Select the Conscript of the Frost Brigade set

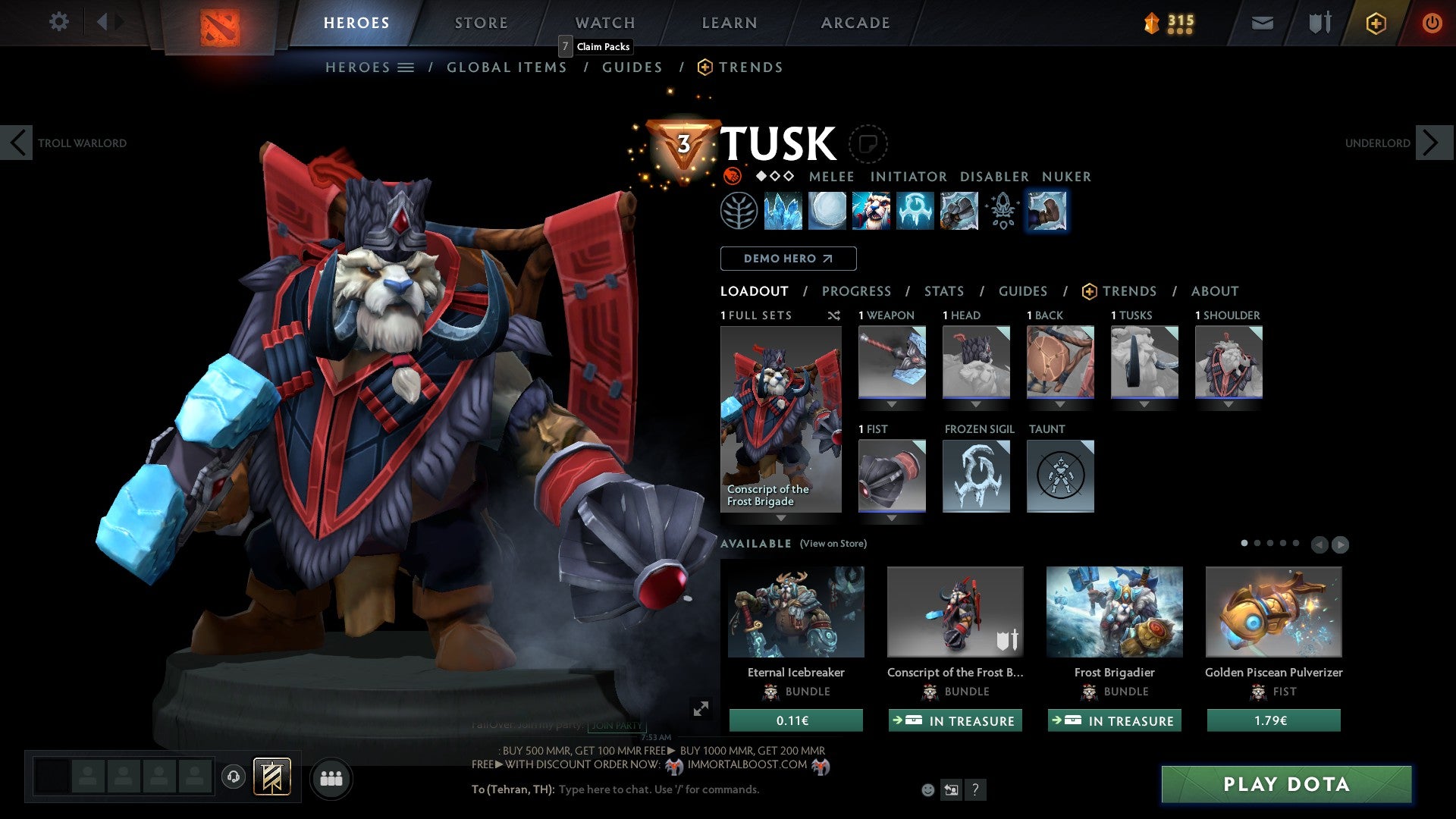780,419
